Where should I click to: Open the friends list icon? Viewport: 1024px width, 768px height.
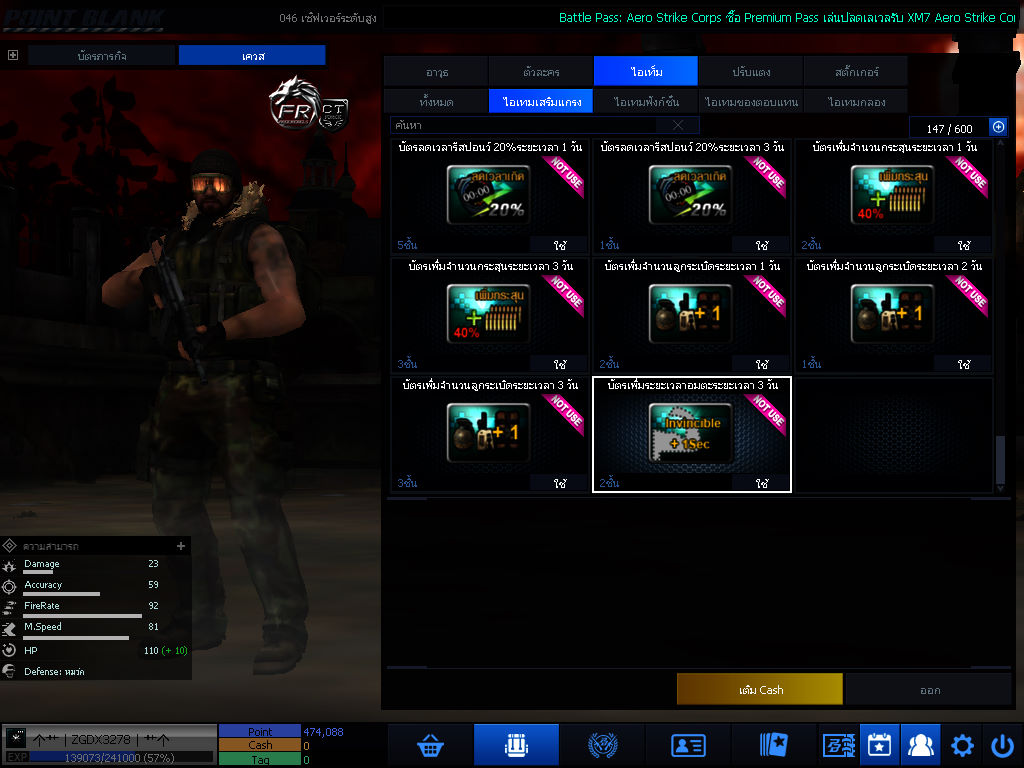pos(918,745)
